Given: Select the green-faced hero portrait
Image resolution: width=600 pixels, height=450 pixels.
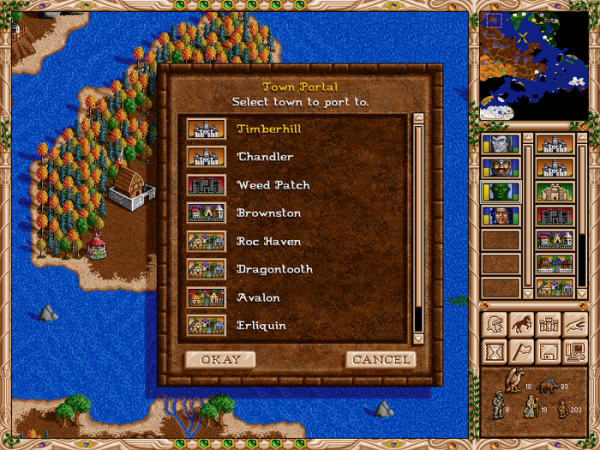Looking at the screenshot, I should 500,191.
